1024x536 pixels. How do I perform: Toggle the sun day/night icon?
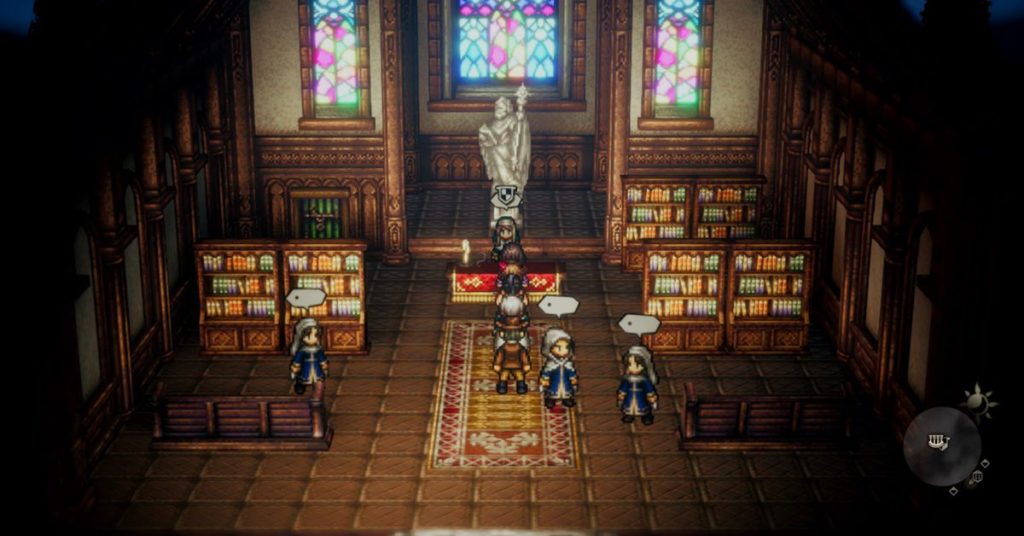click(978, 402)
